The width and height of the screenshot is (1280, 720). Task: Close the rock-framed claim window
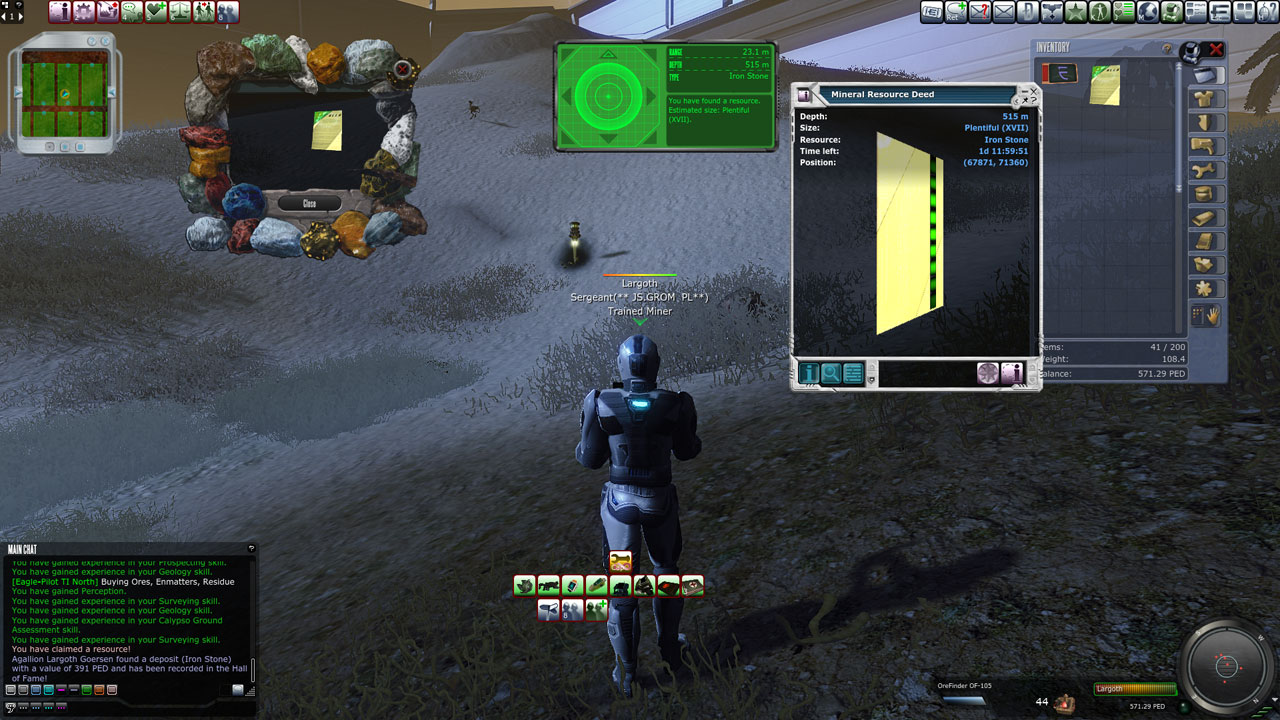click(x=309, y=203)
